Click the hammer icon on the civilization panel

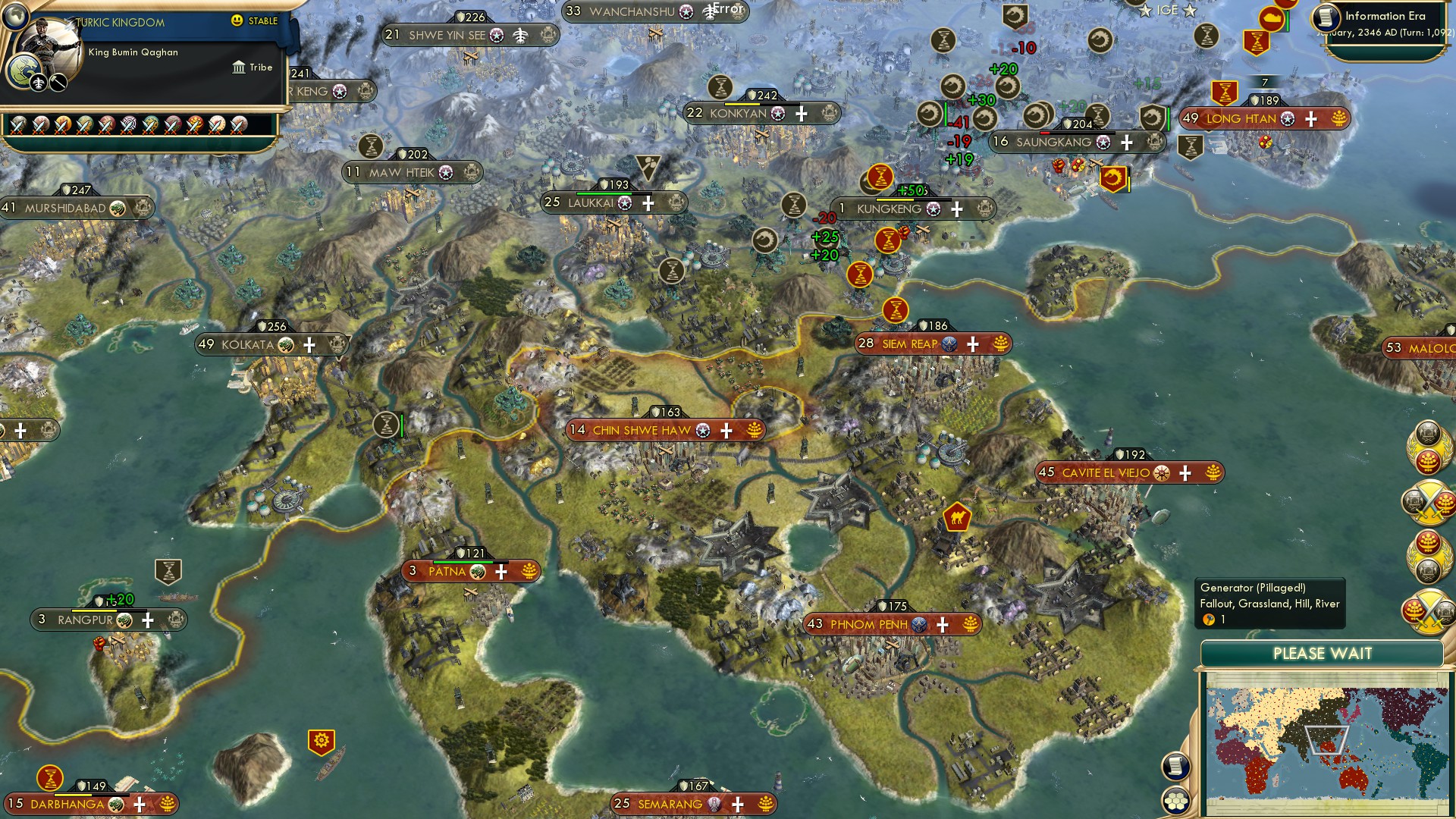tap(58, 83)
